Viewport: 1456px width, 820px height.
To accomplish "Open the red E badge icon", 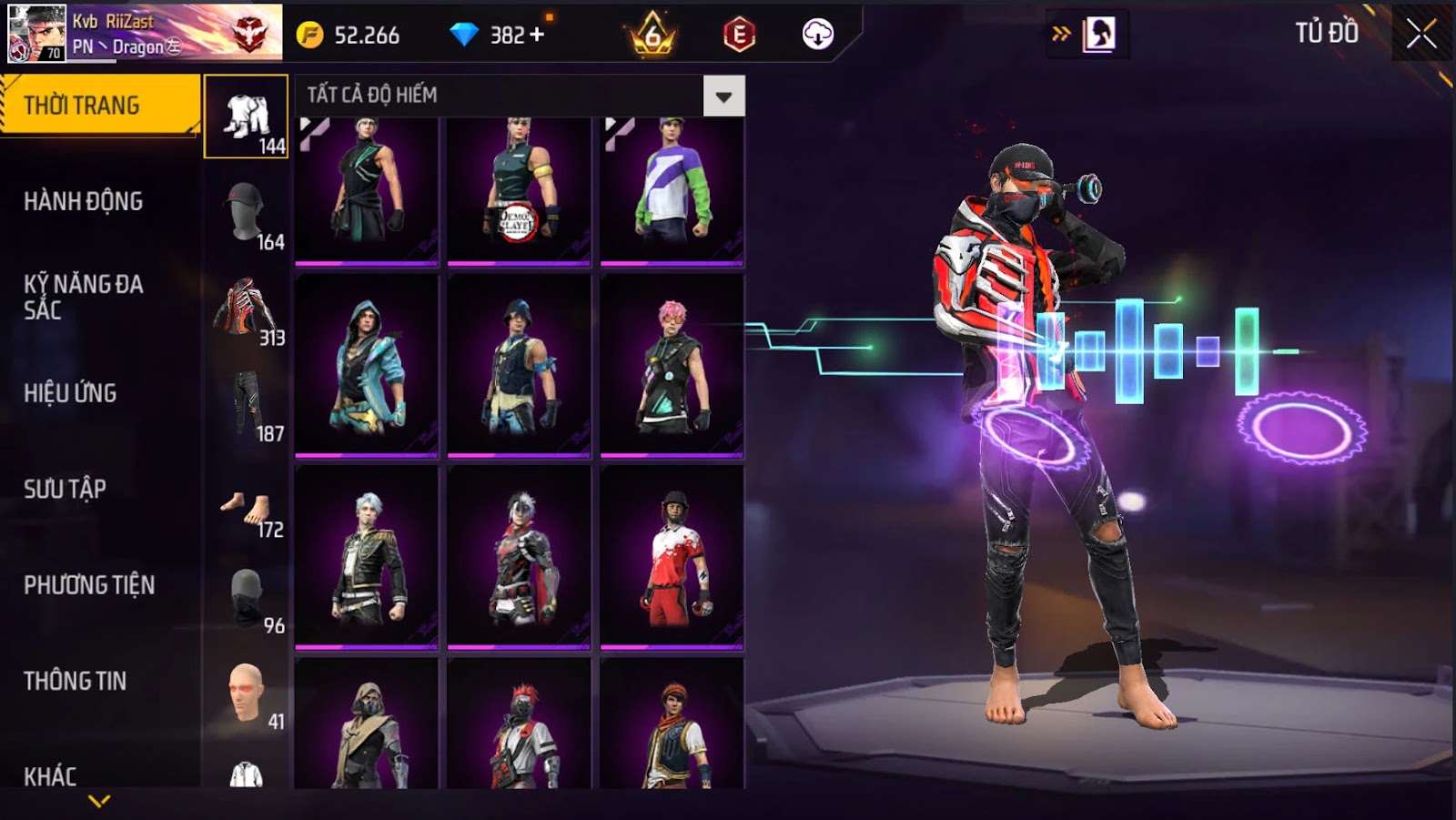I will pos(739,35).
